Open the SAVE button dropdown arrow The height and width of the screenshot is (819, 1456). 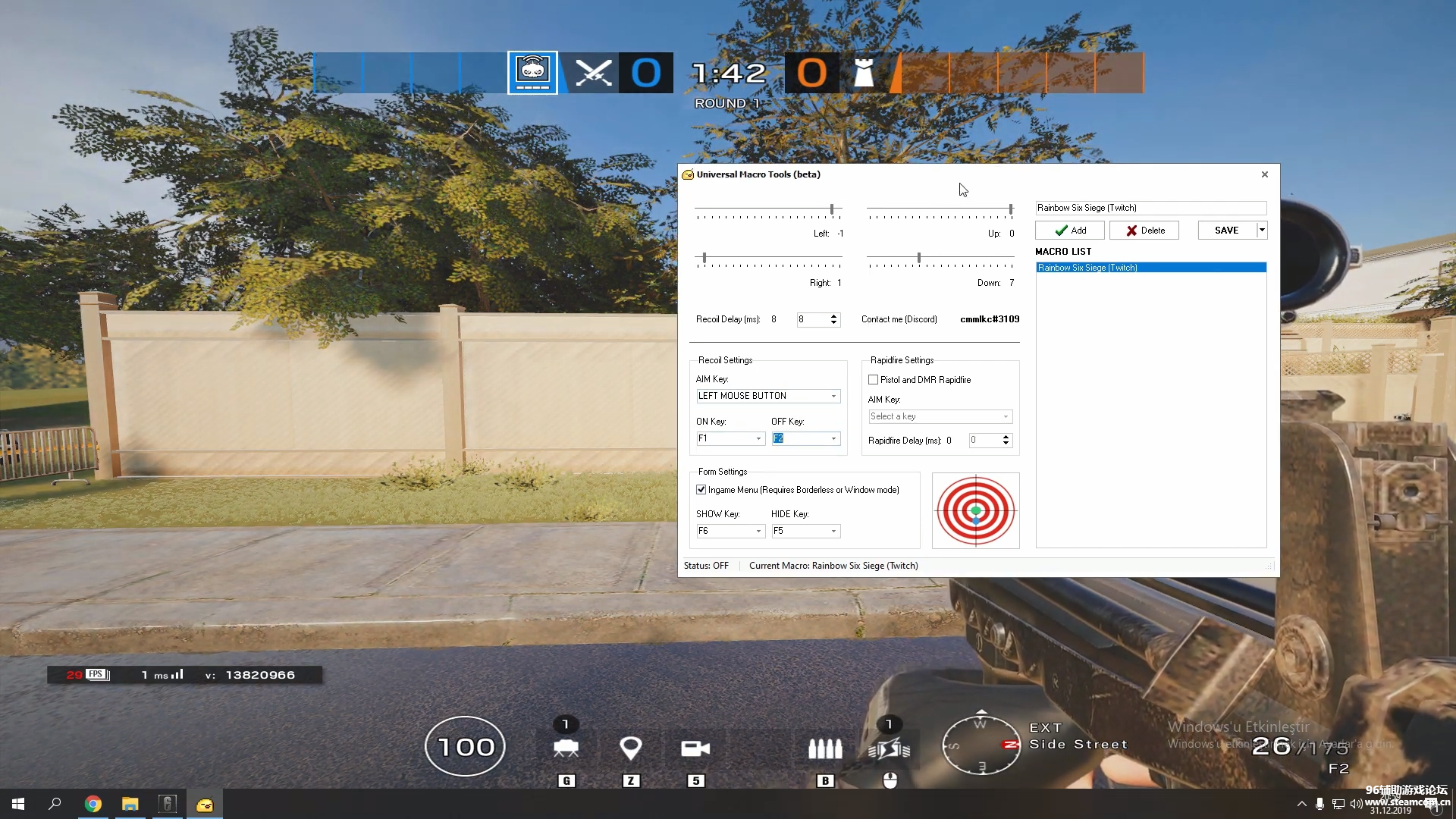(1262, 231)
